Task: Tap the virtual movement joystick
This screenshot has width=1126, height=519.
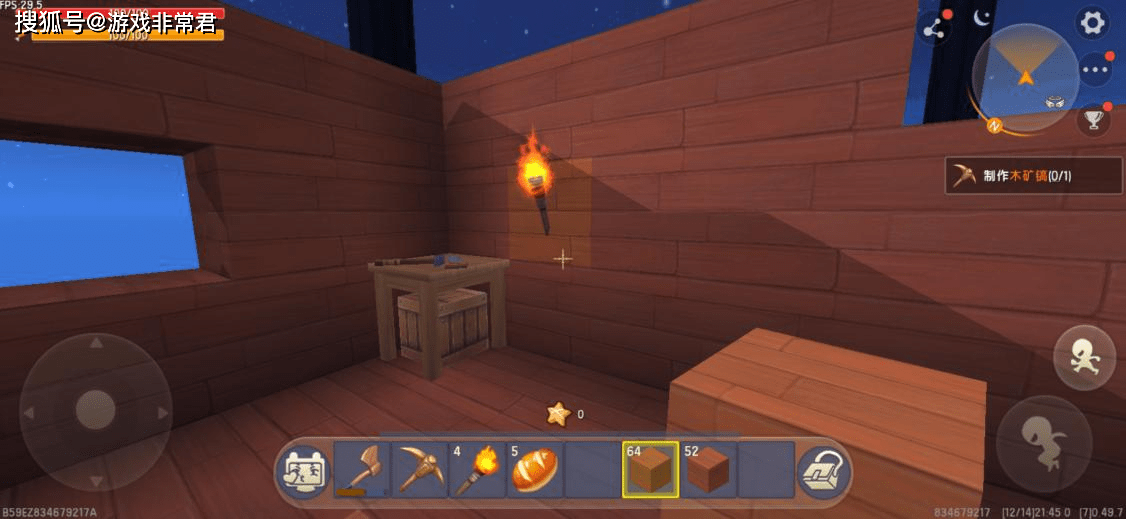Action: 96,411
